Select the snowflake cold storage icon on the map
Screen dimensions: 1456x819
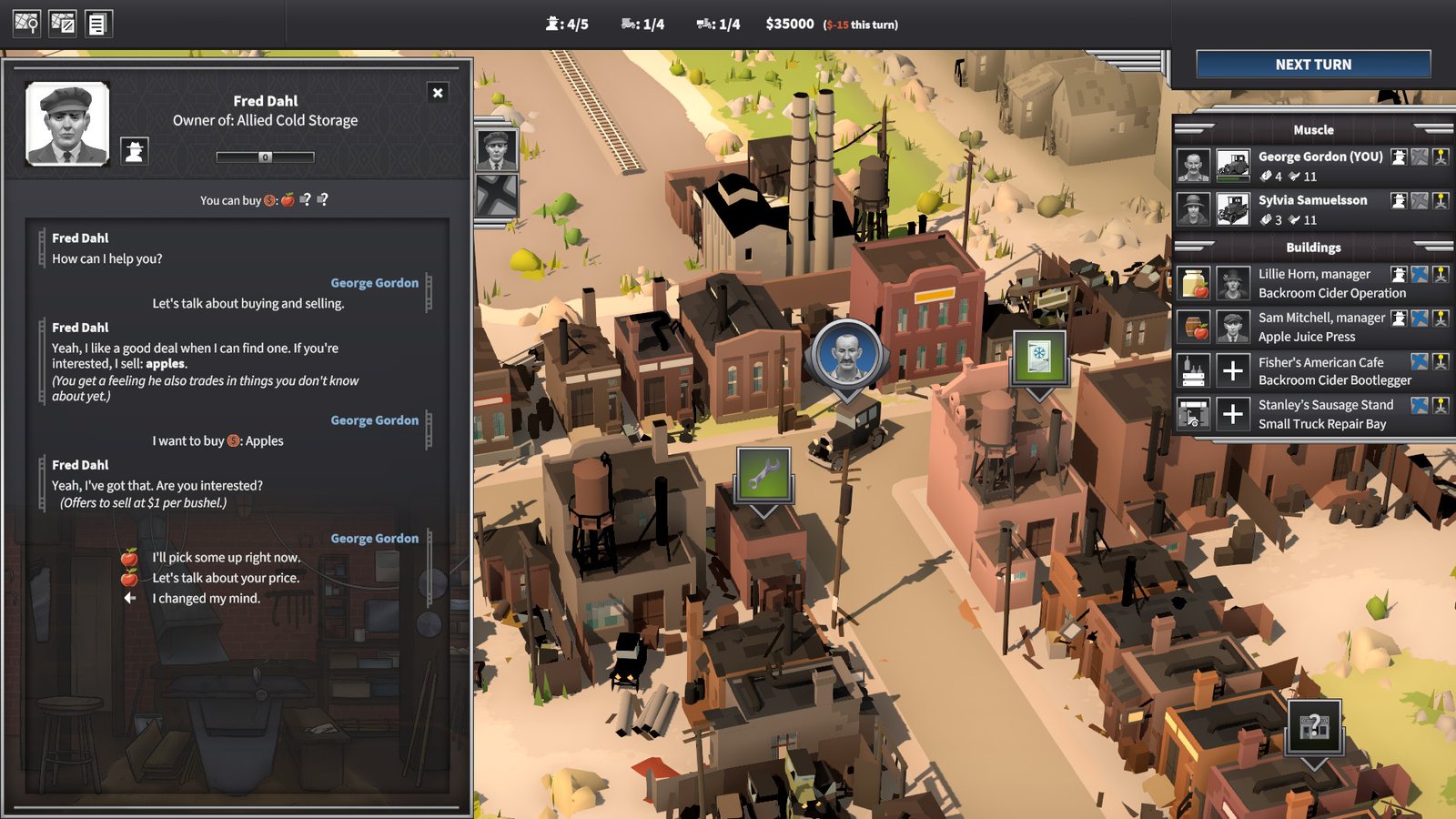pyautogui.click(x=1038, y=357)
